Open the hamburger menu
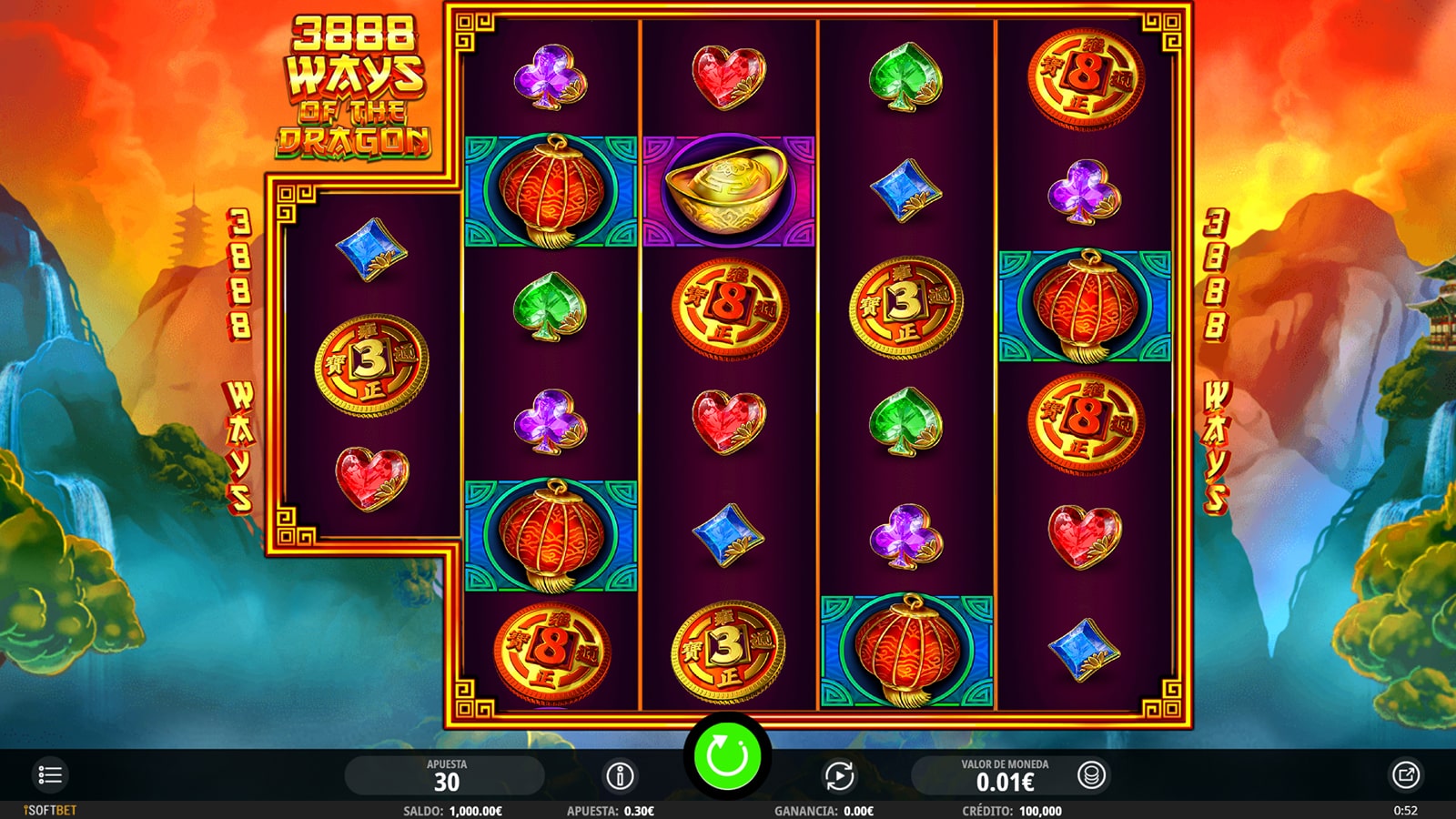 pyautogui.click(x=50, y=775)
